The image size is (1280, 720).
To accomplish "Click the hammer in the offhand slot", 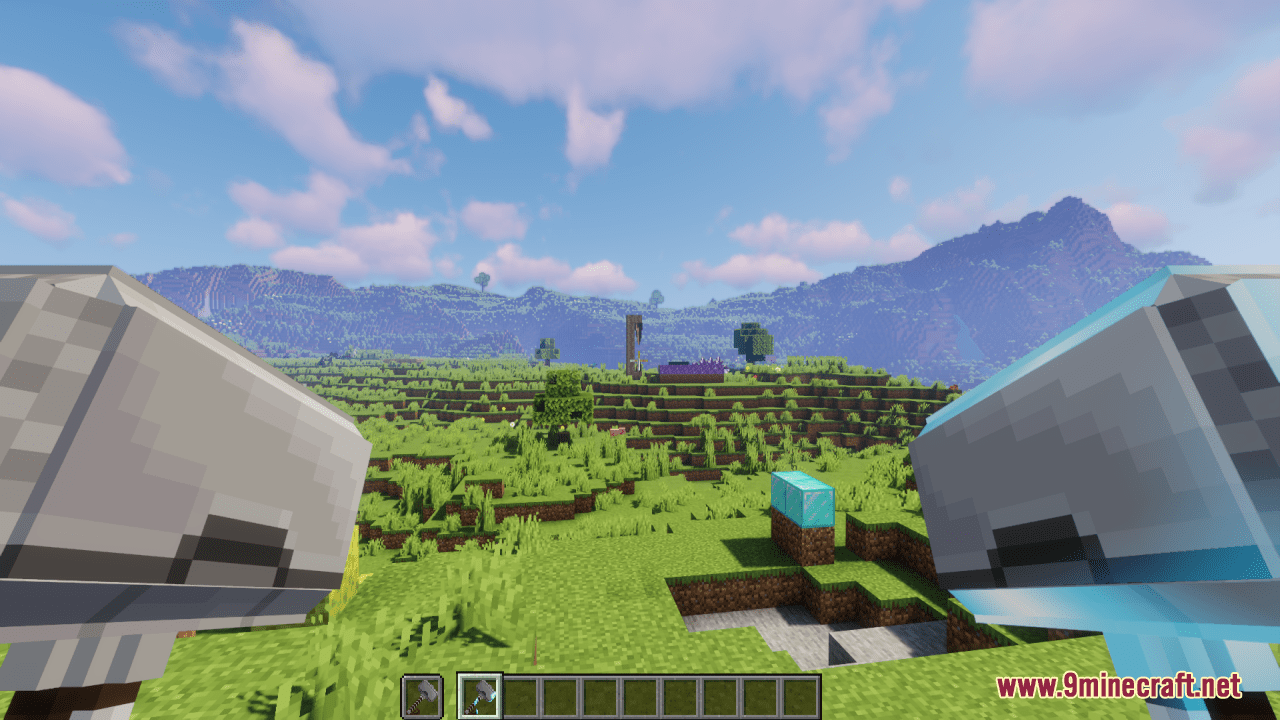I will 420,695.
